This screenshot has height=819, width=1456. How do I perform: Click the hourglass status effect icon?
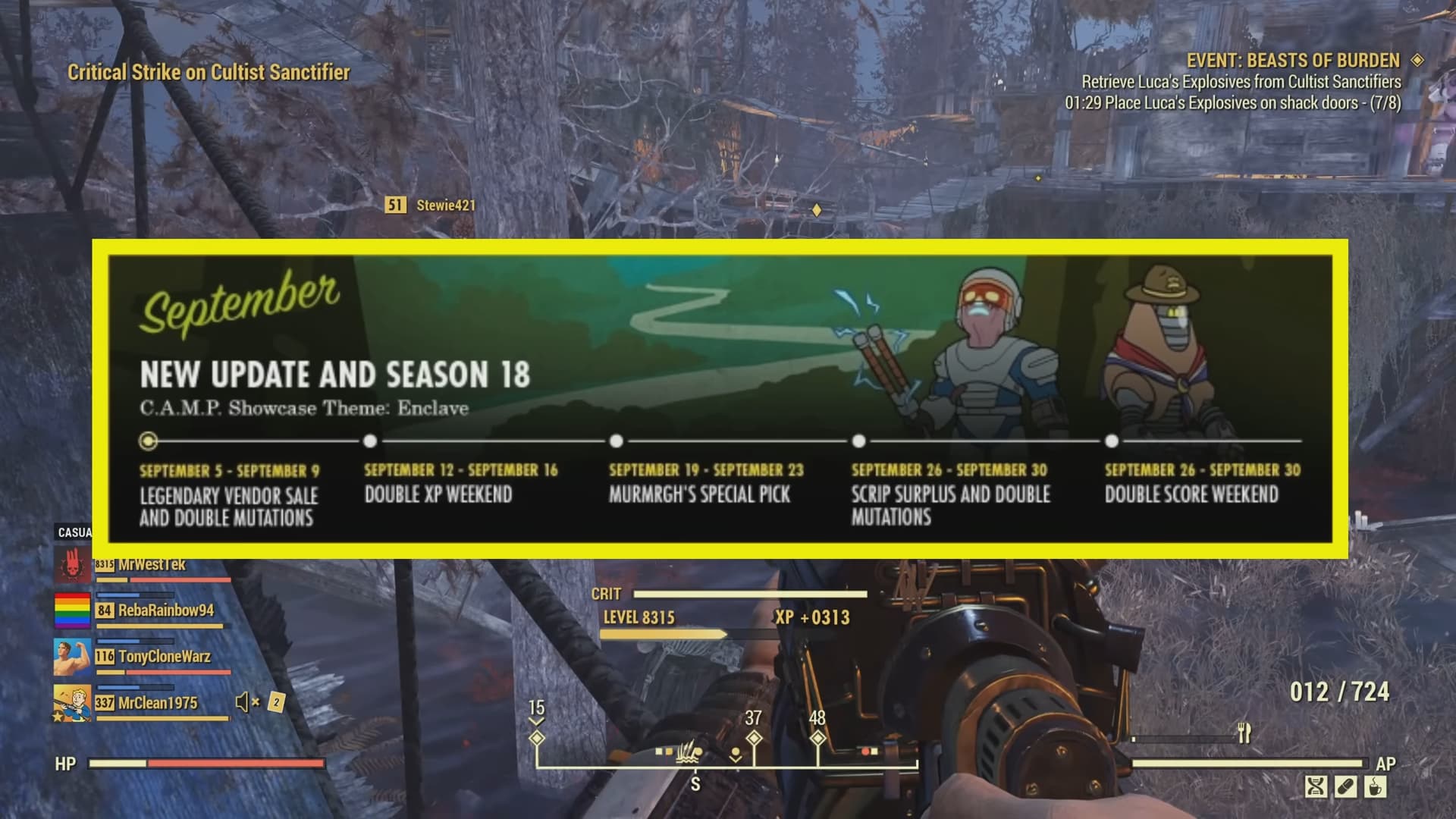point(1316,786)
